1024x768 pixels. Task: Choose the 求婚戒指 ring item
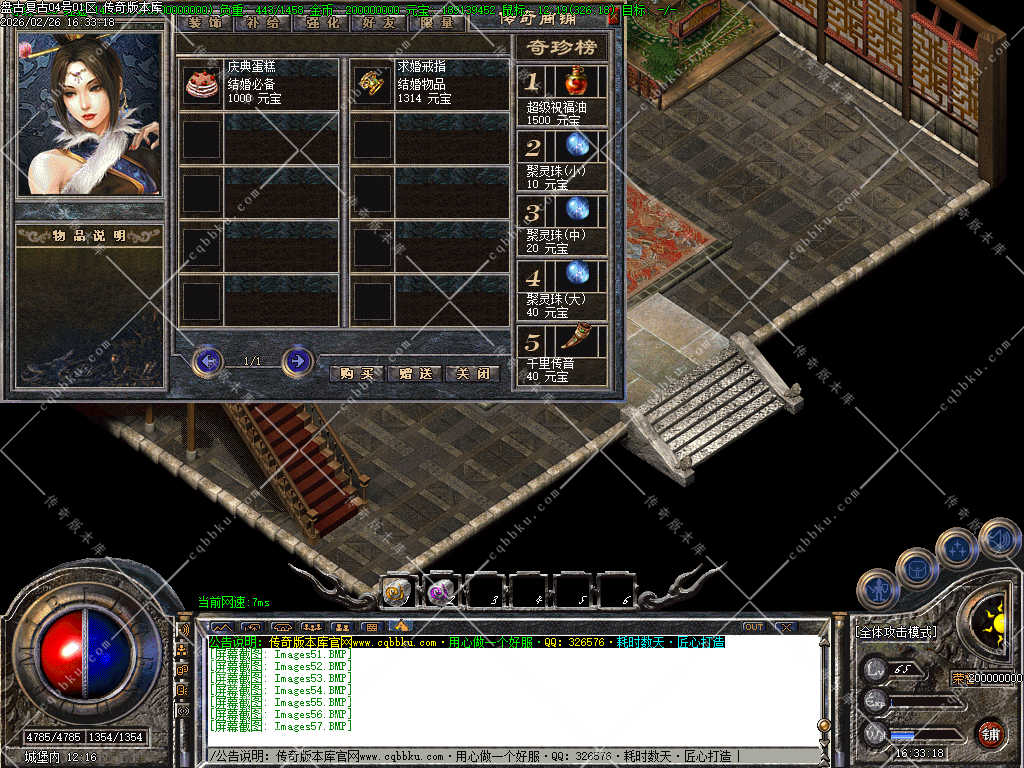[x=373, y=85]
